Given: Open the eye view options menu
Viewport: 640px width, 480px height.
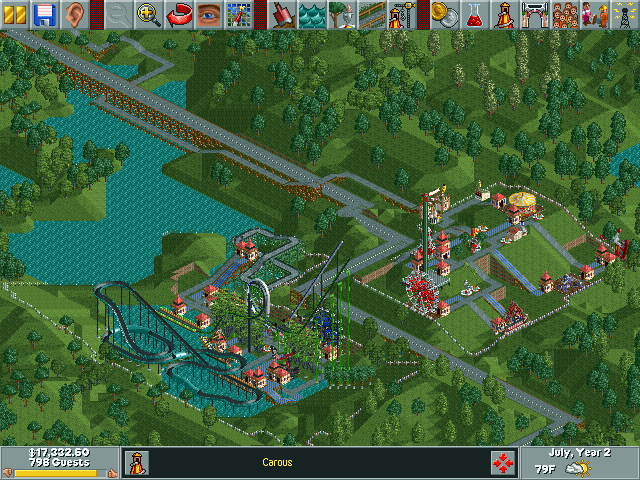Looking at the screenshot, I should (x=209, y=14).
